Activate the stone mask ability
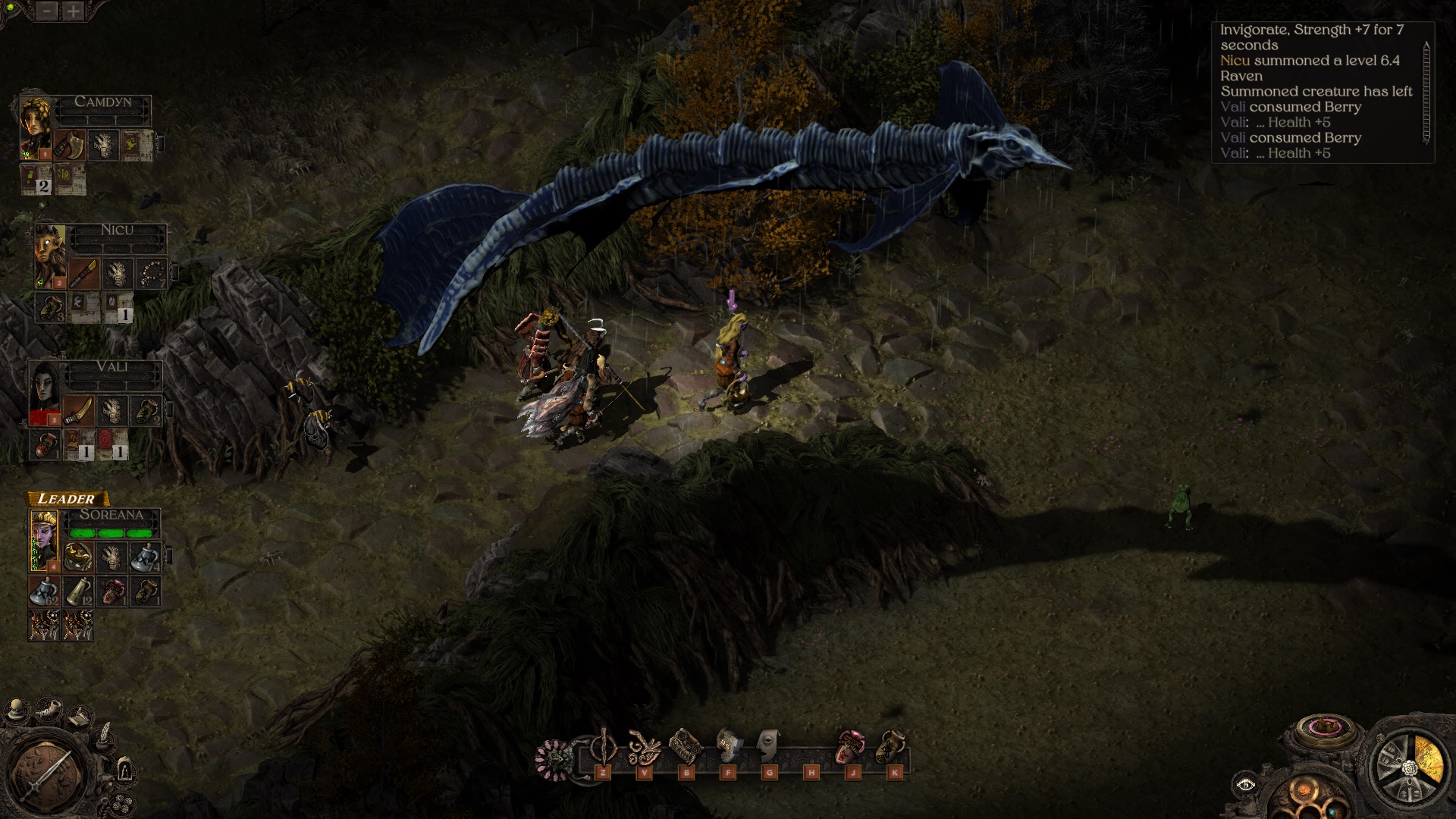This screenshot has width=1456, height=819. tap(768, 747)
